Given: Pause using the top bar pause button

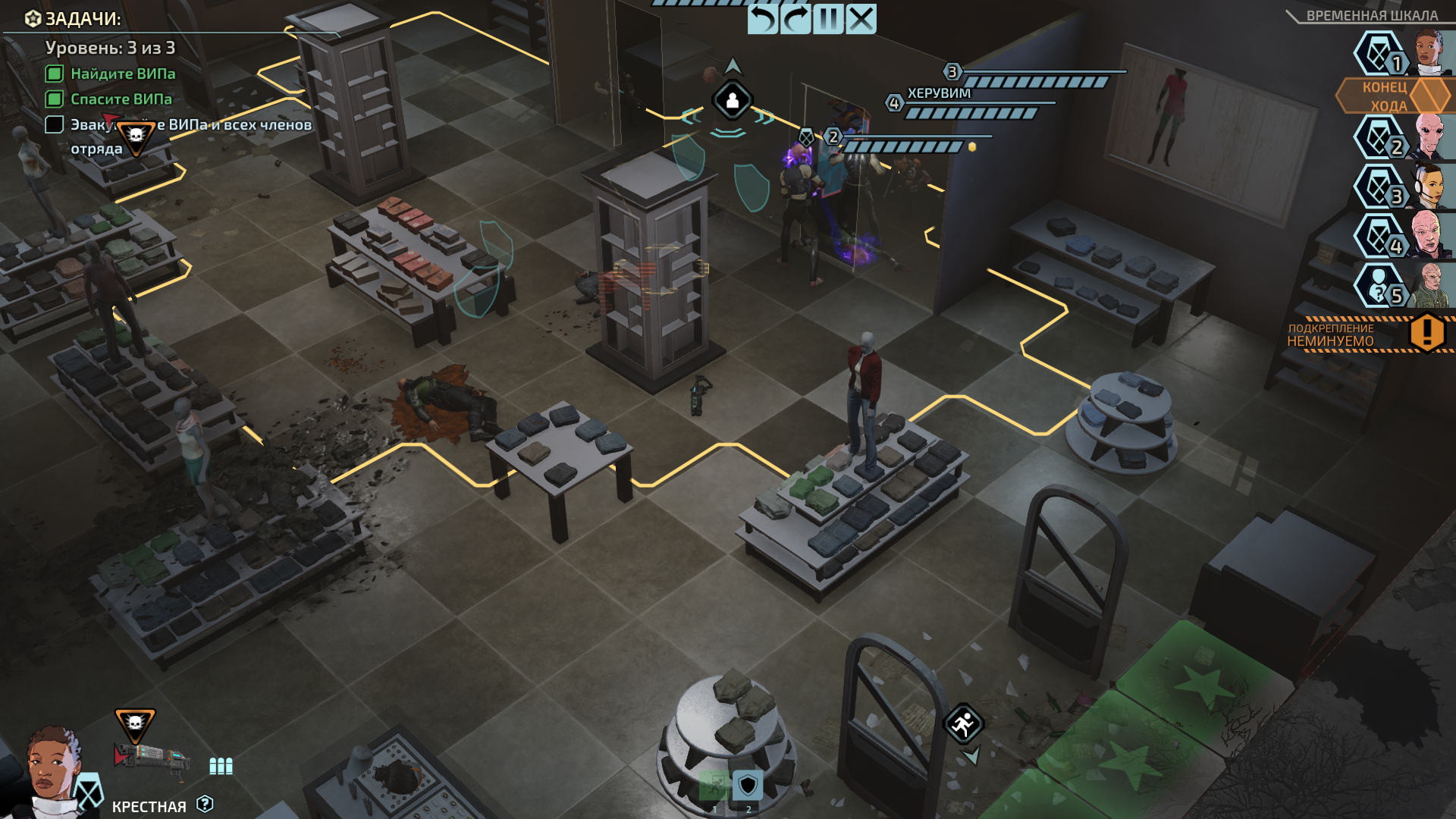Looking at the screenshot, I should click(828, 19).
